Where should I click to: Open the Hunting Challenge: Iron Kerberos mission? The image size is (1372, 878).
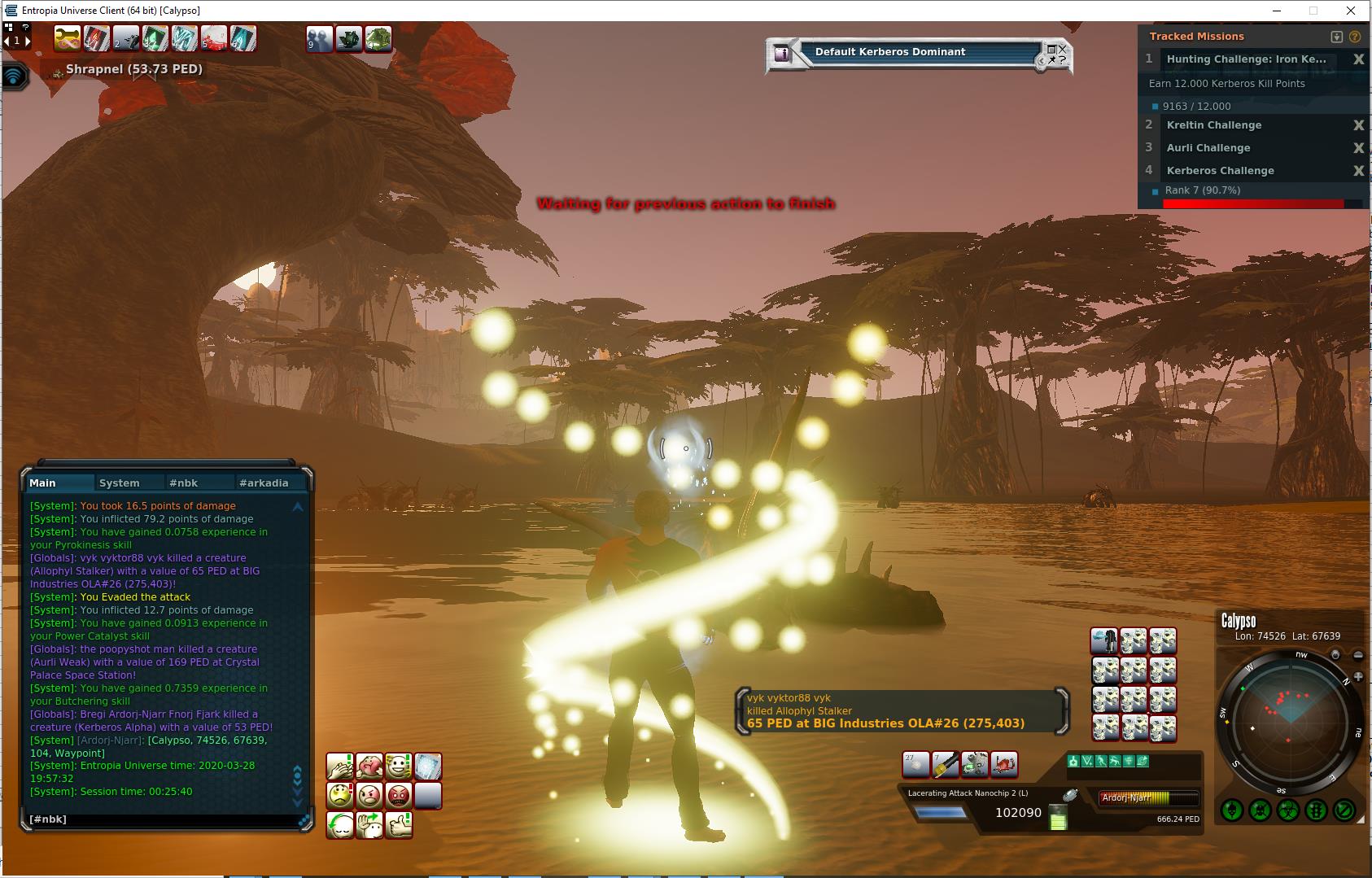(x=1246, y=59)
